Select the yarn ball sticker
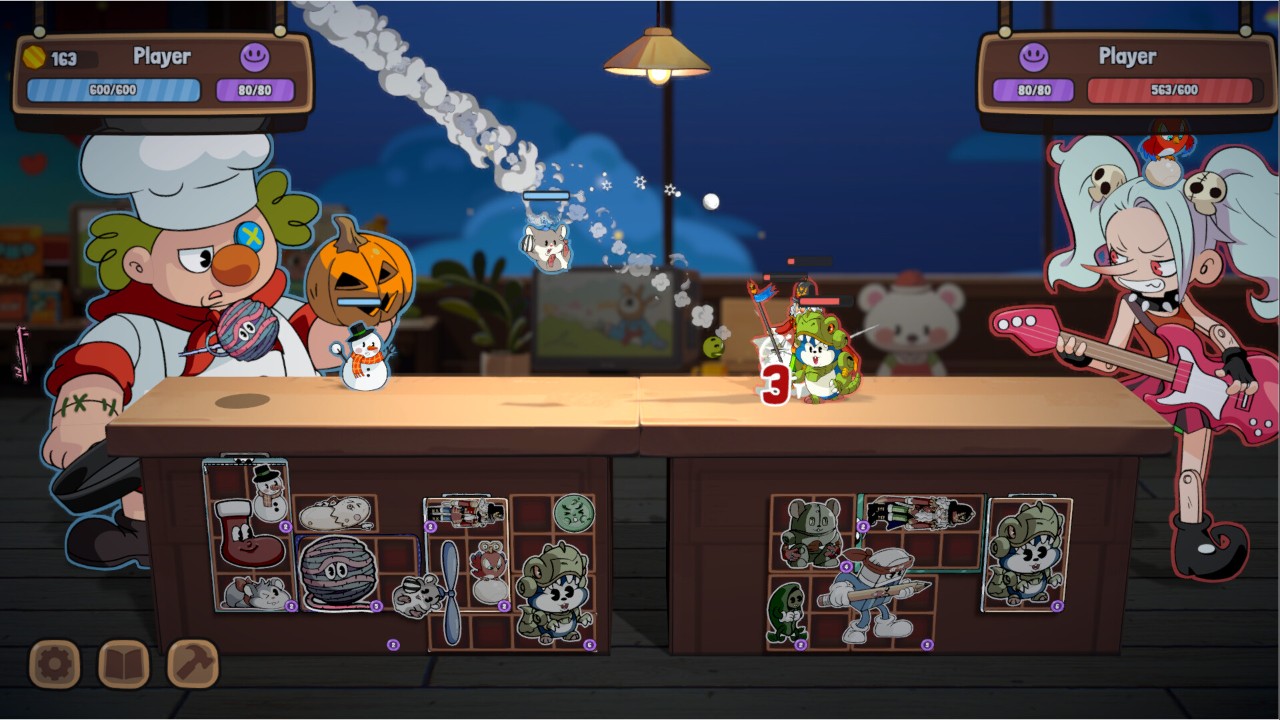 point(338,574)
